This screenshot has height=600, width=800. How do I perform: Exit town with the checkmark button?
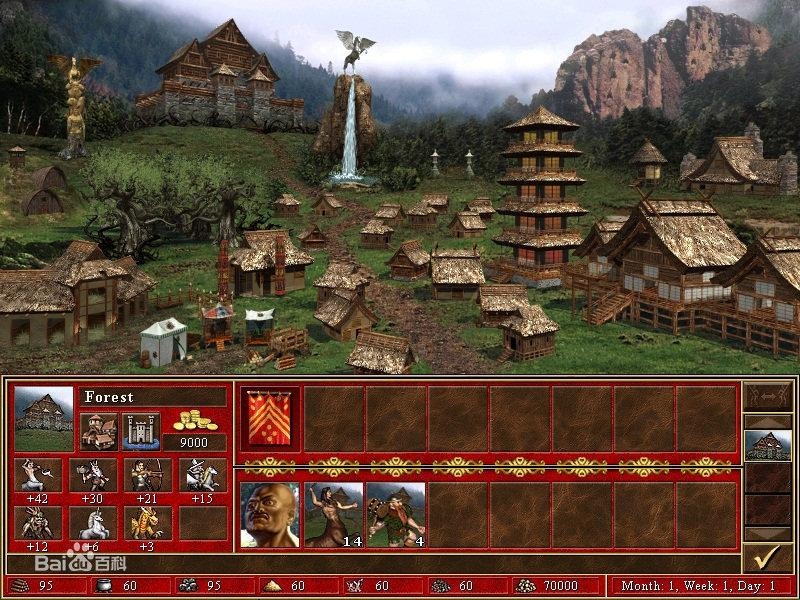769,555
